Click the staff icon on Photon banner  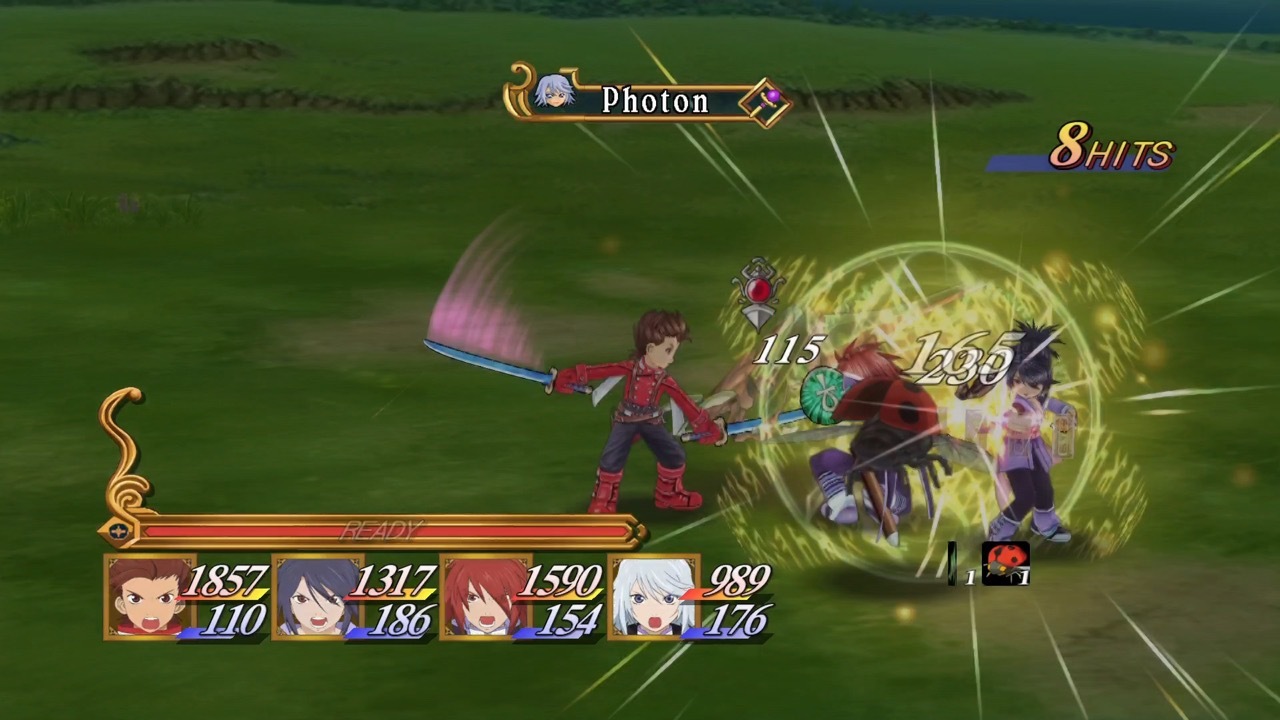[768, 102]
